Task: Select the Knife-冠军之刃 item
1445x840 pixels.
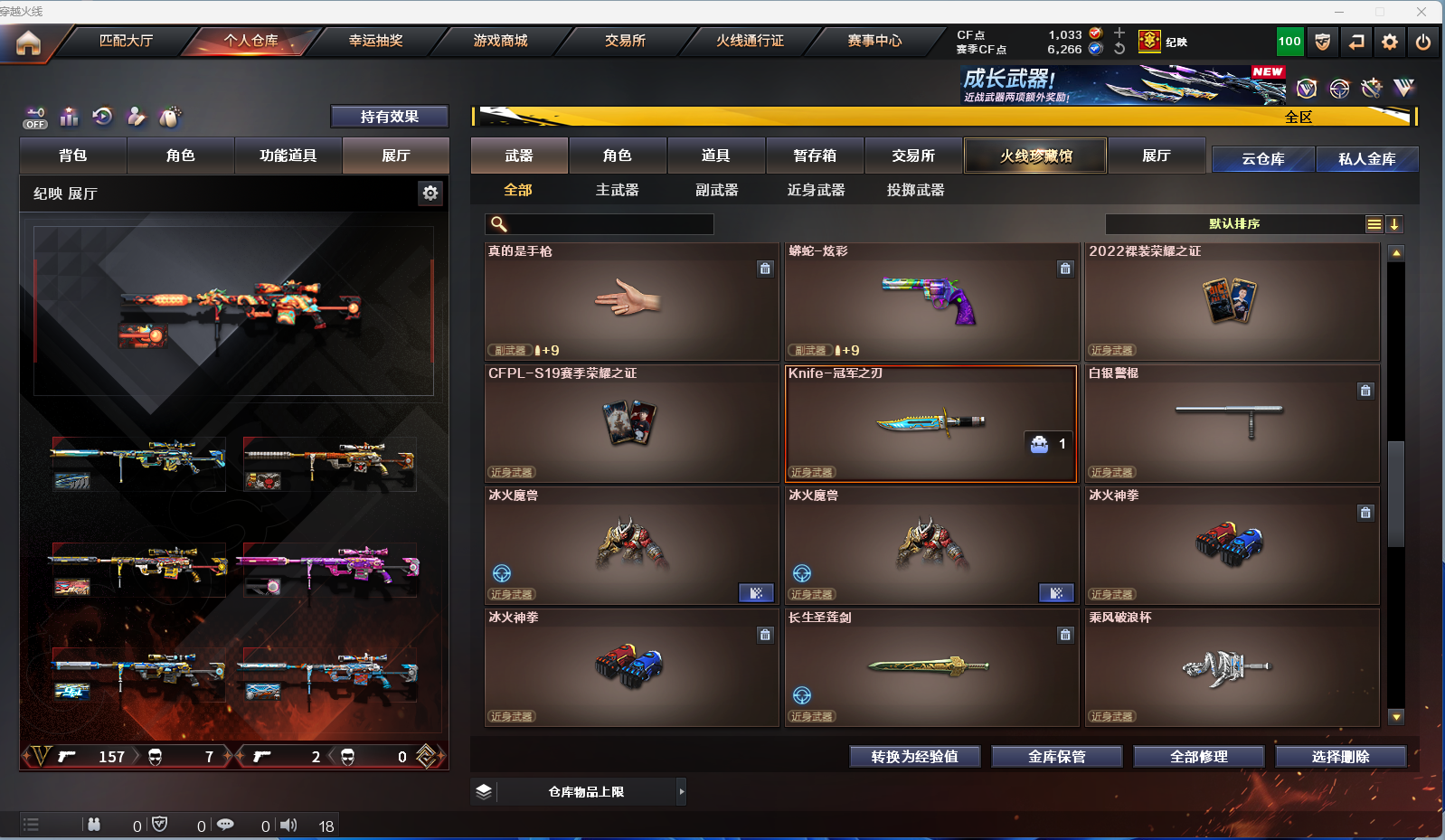Action: (x=930, y=423)
